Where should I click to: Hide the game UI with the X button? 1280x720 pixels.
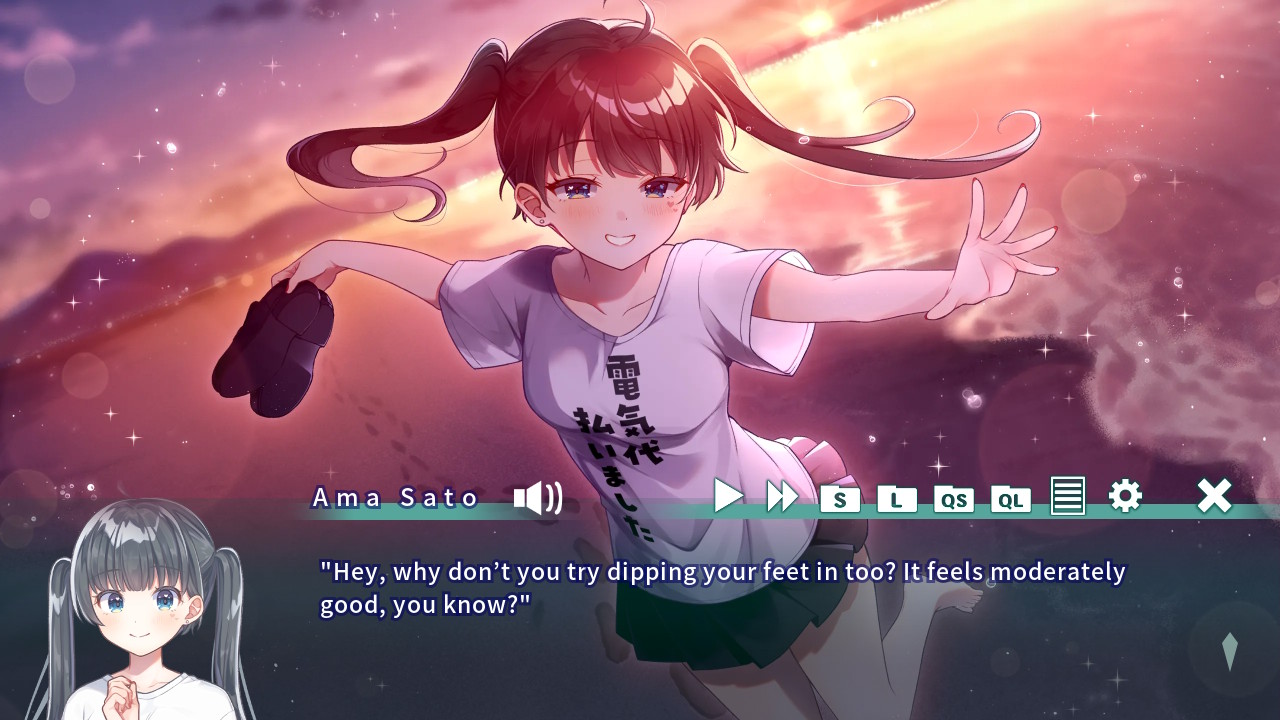[x=1214, y=495]
